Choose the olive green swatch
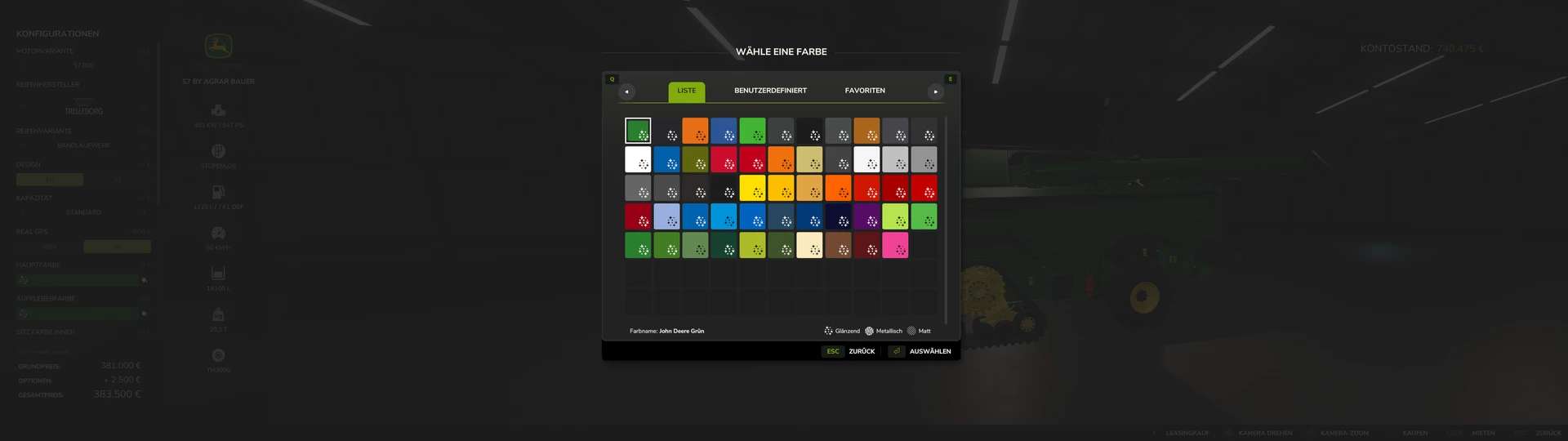Screen dimensions: 1568x441 (x=695, y=159)
